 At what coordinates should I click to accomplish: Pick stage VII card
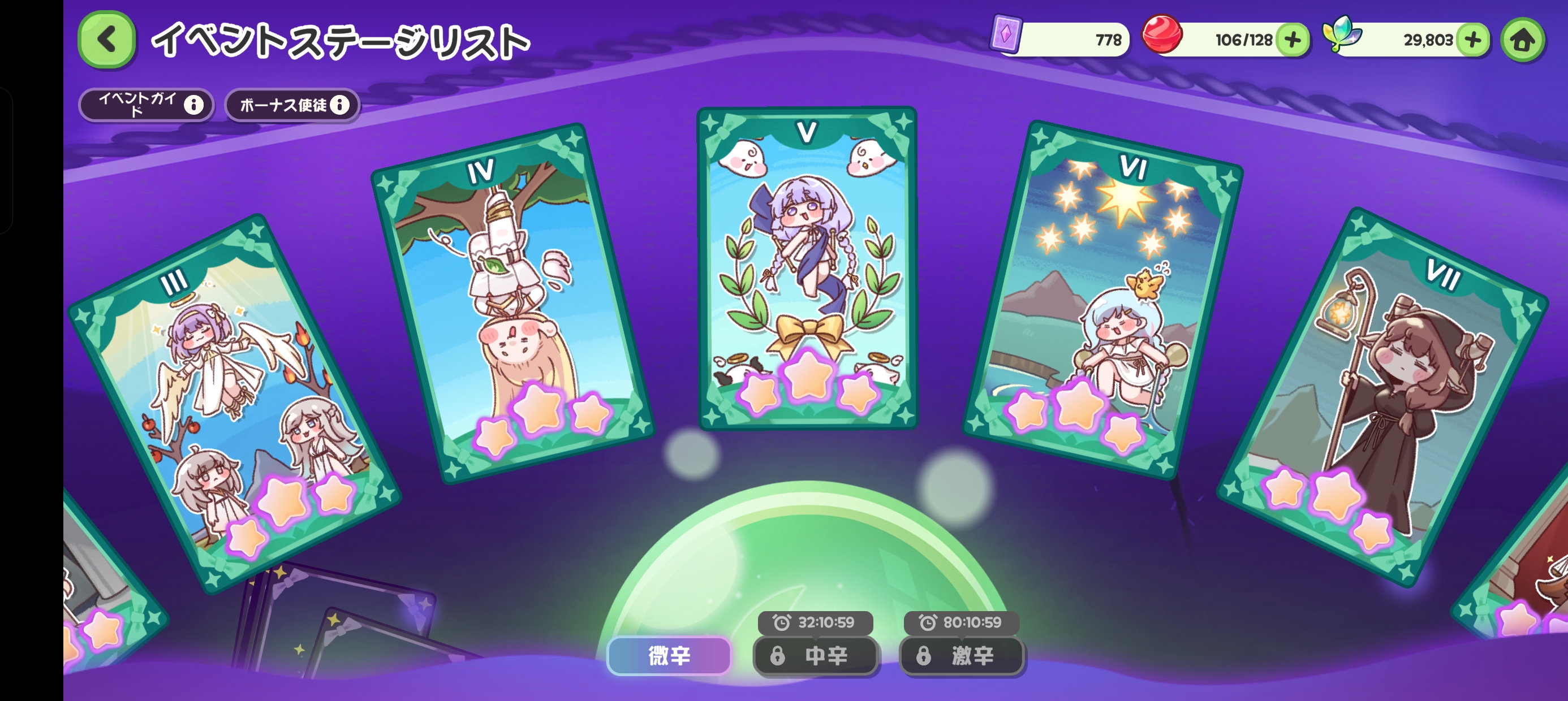(x=1382, y=396)
